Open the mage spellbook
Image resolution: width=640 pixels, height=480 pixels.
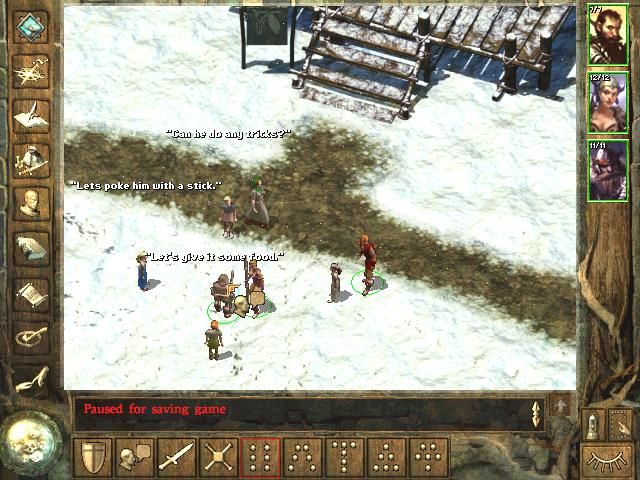(32, 247)
